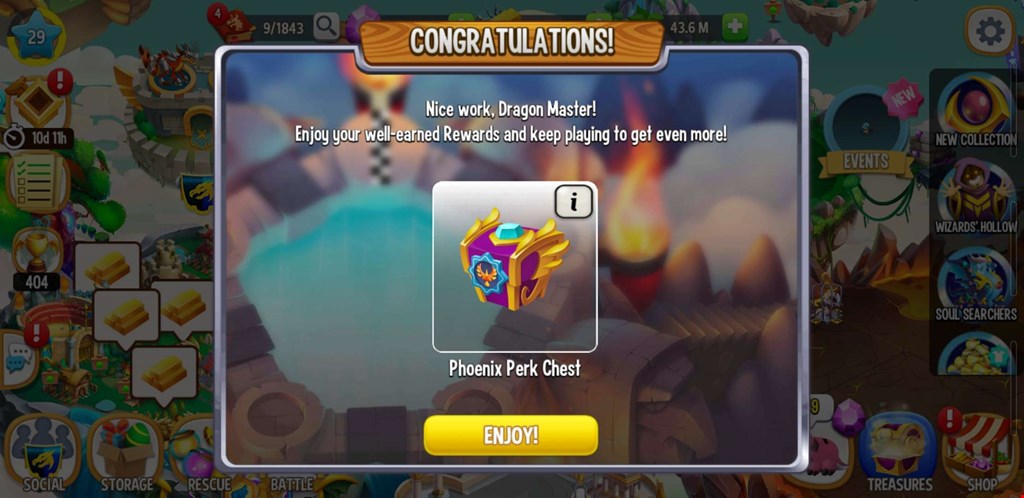Open the Social menu
Image resolution: width=1024 pixels, height=498 pixels.
click(43, 456)
